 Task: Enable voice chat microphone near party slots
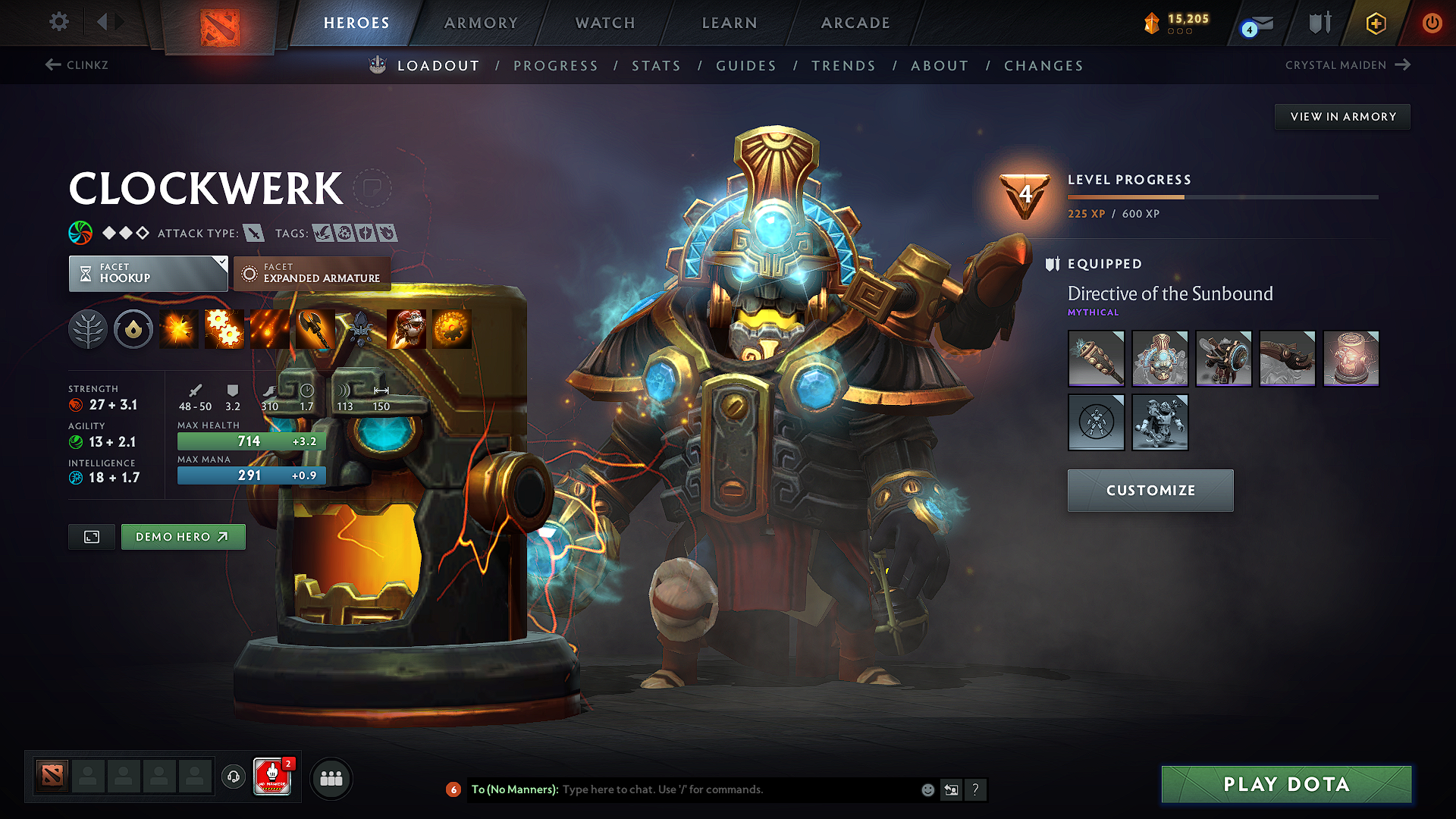(233, 777)
